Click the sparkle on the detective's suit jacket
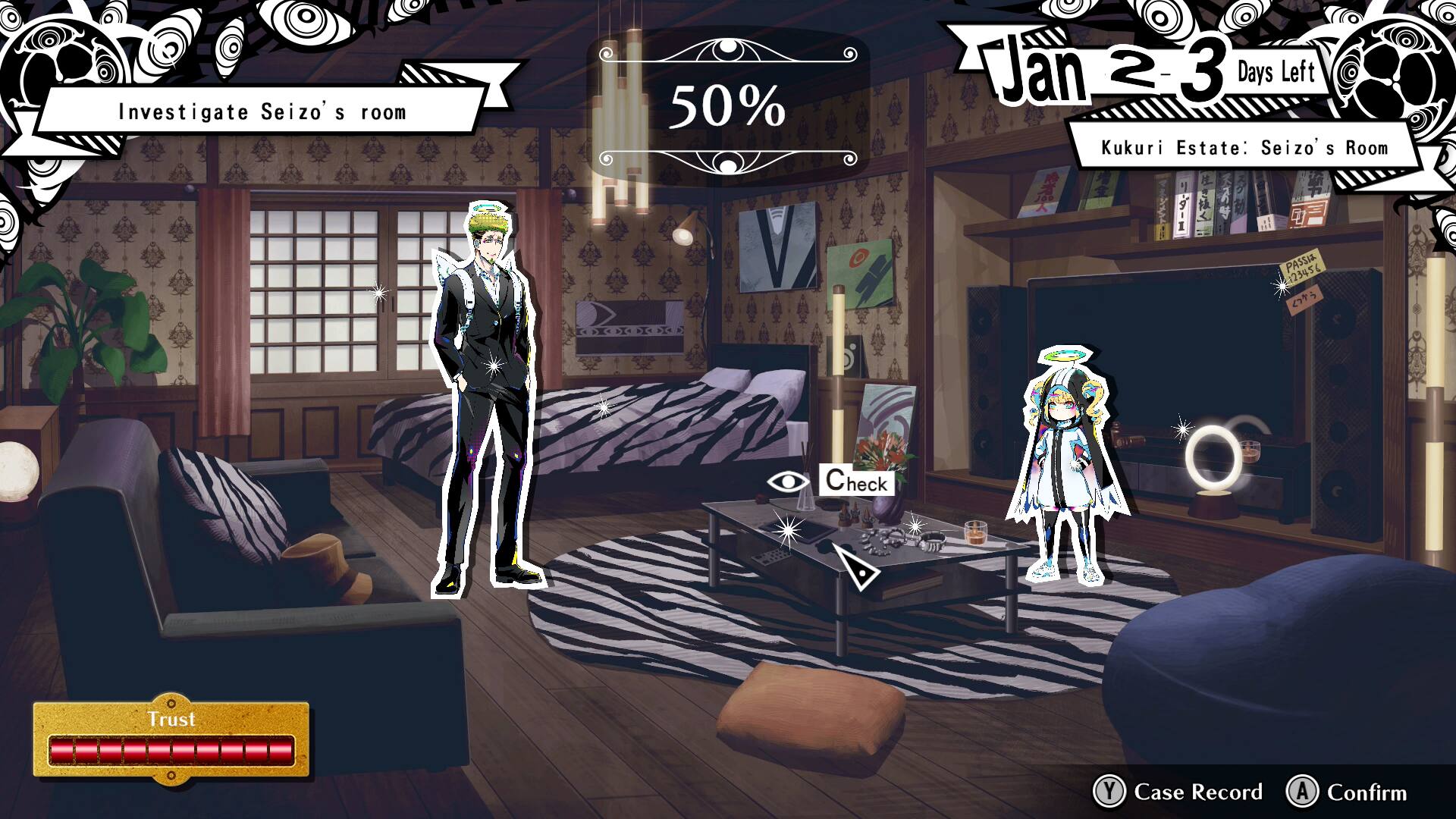 492,366
